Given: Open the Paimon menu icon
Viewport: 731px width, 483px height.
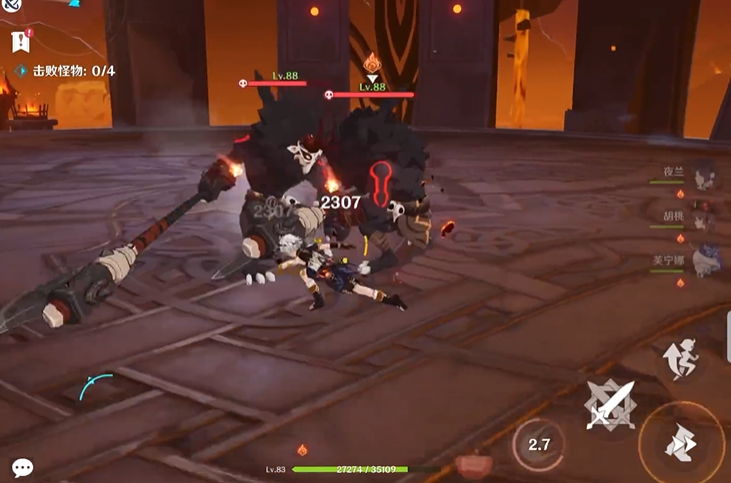Looking at the screenshot, I should coord(11,8).
